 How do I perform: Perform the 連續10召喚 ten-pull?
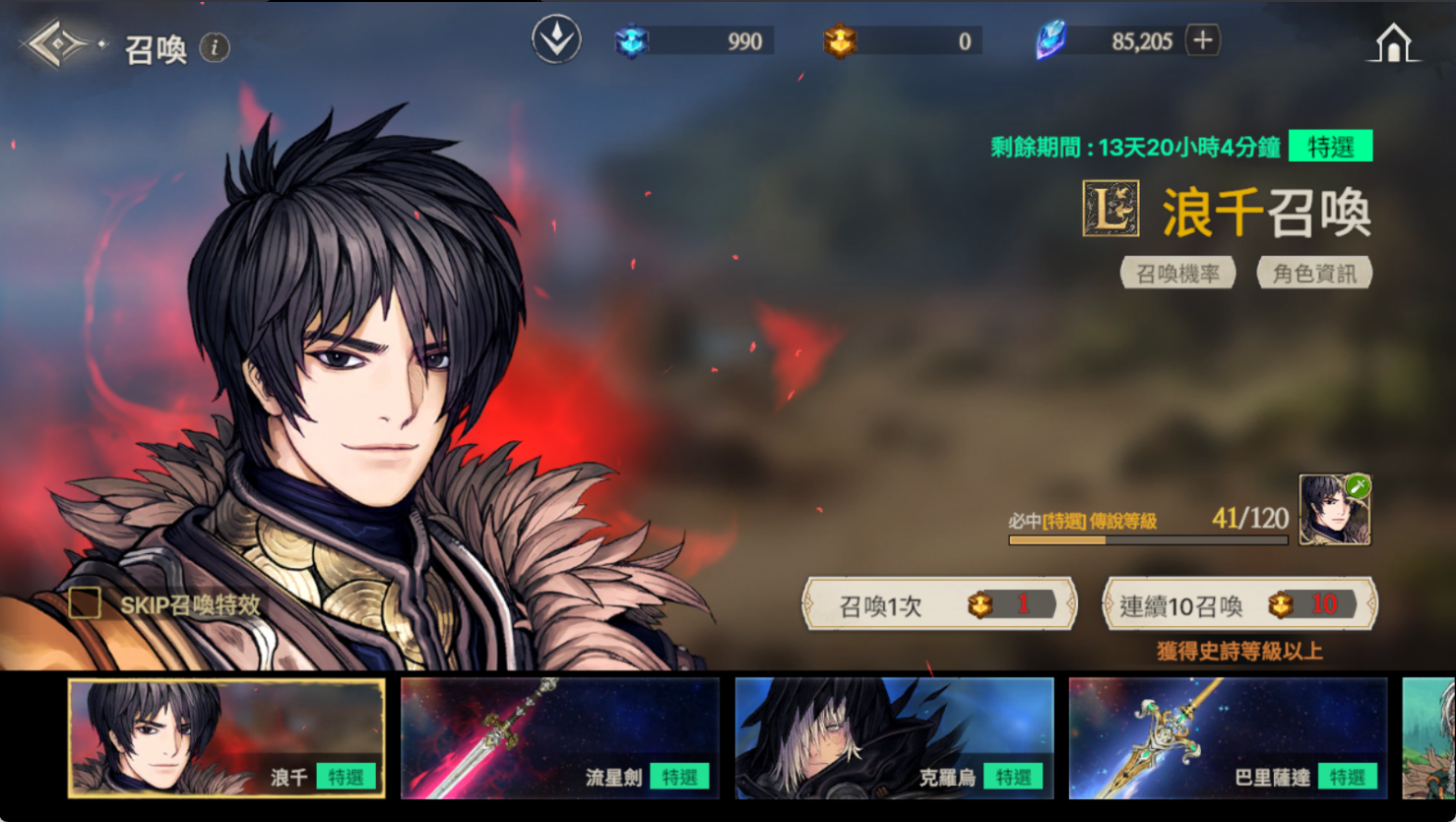click(x=1238, y=604)
